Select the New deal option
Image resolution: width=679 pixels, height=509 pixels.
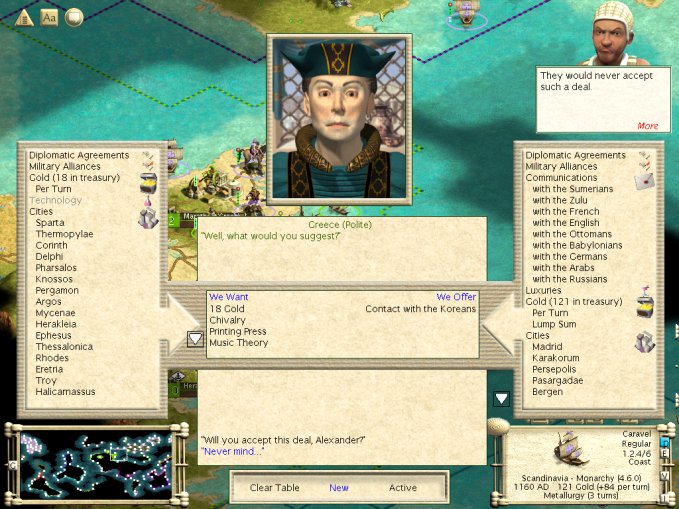coord(339,488)
